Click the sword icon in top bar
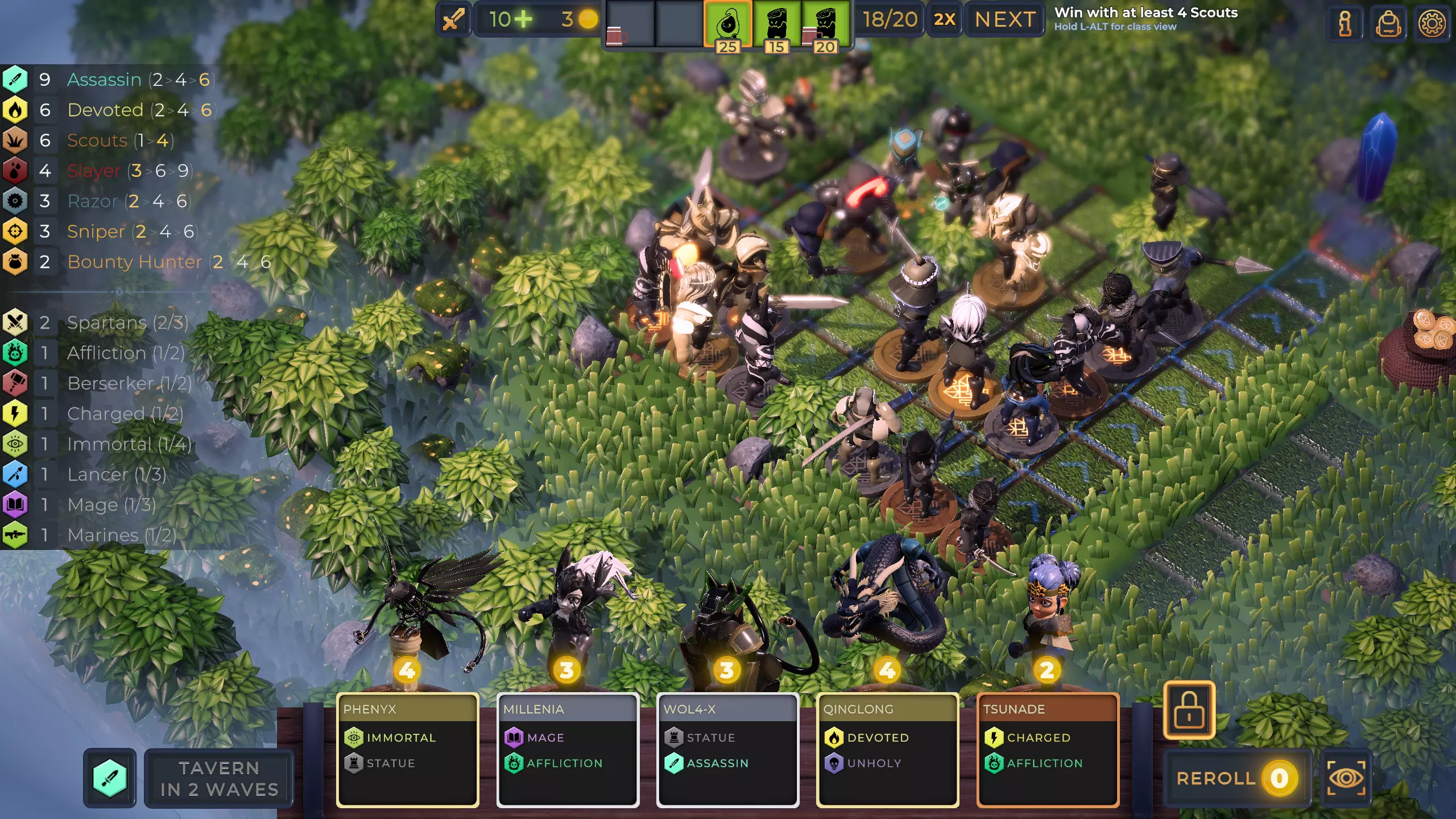Image resolution: width=1456 pixels, height=819 pixels. pyautogui.click(x=453, y=20)
